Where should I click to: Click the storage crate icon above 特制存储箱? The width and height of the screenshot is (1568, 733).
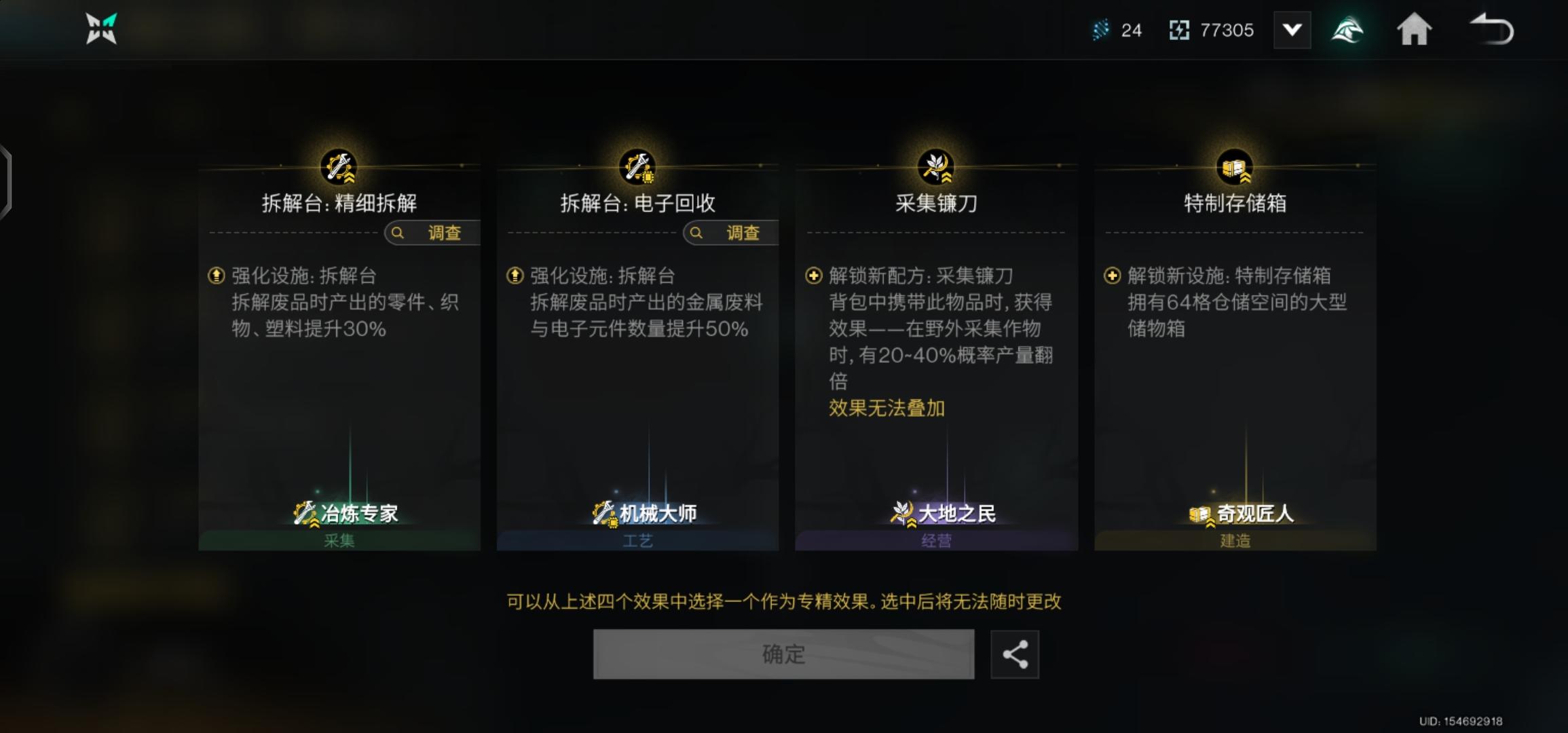tap(1235, 167)
